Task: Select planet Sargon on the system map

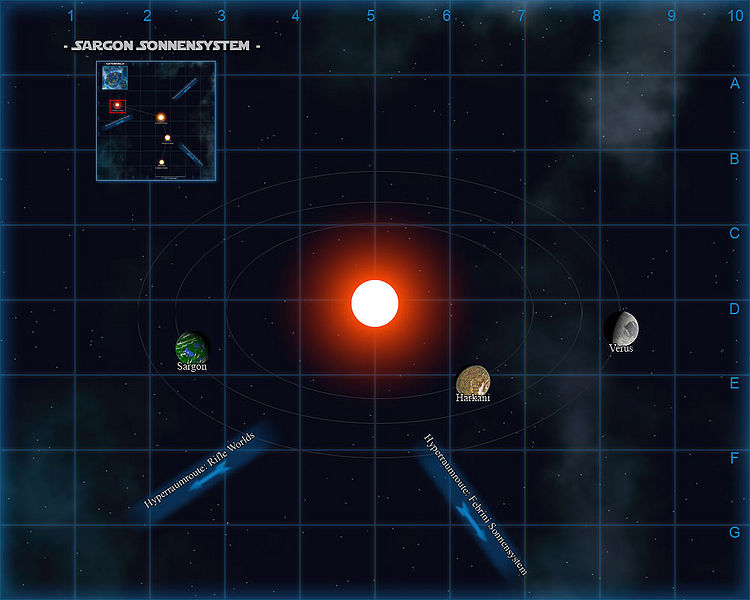Action: (191, 347)
